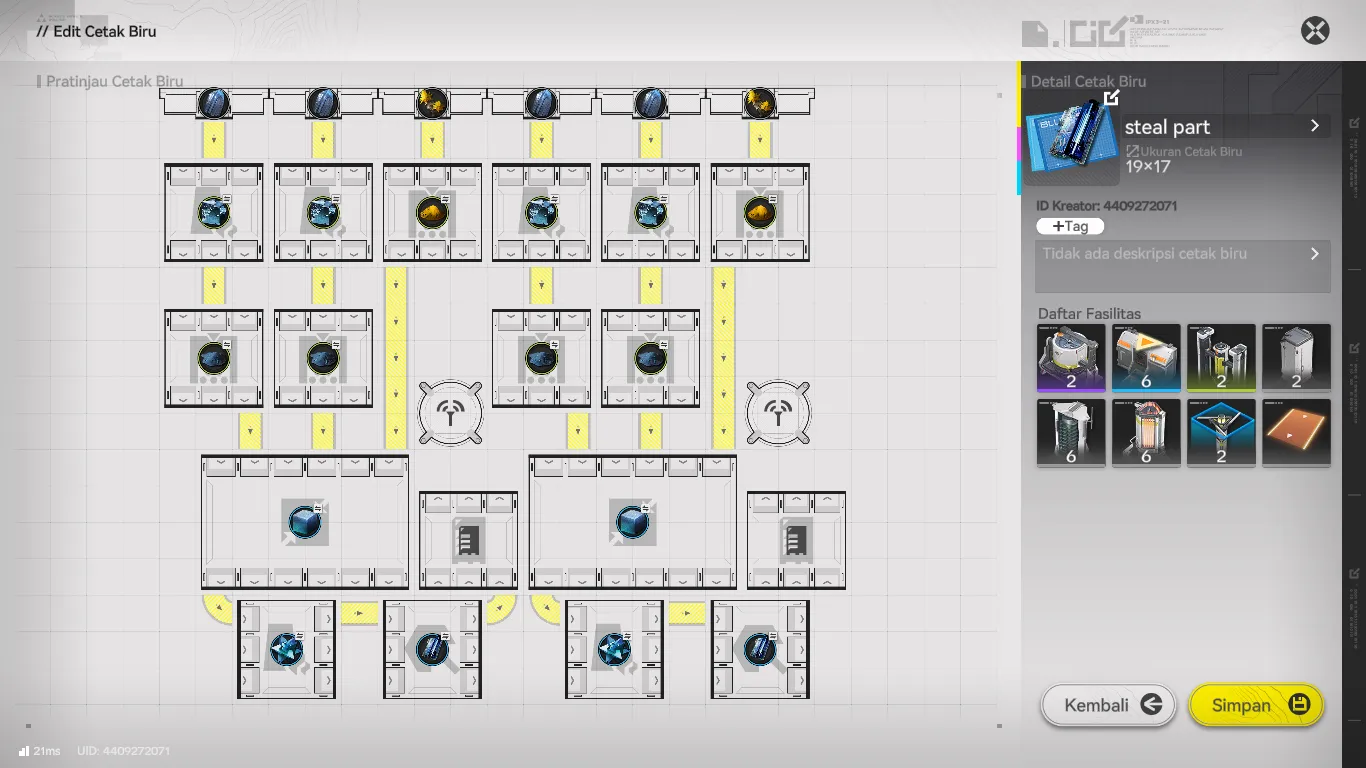Select the blue diamond-framed antenna facility
The height and width of the screenshot is (768, 1366).
[x=1221, y=432]
